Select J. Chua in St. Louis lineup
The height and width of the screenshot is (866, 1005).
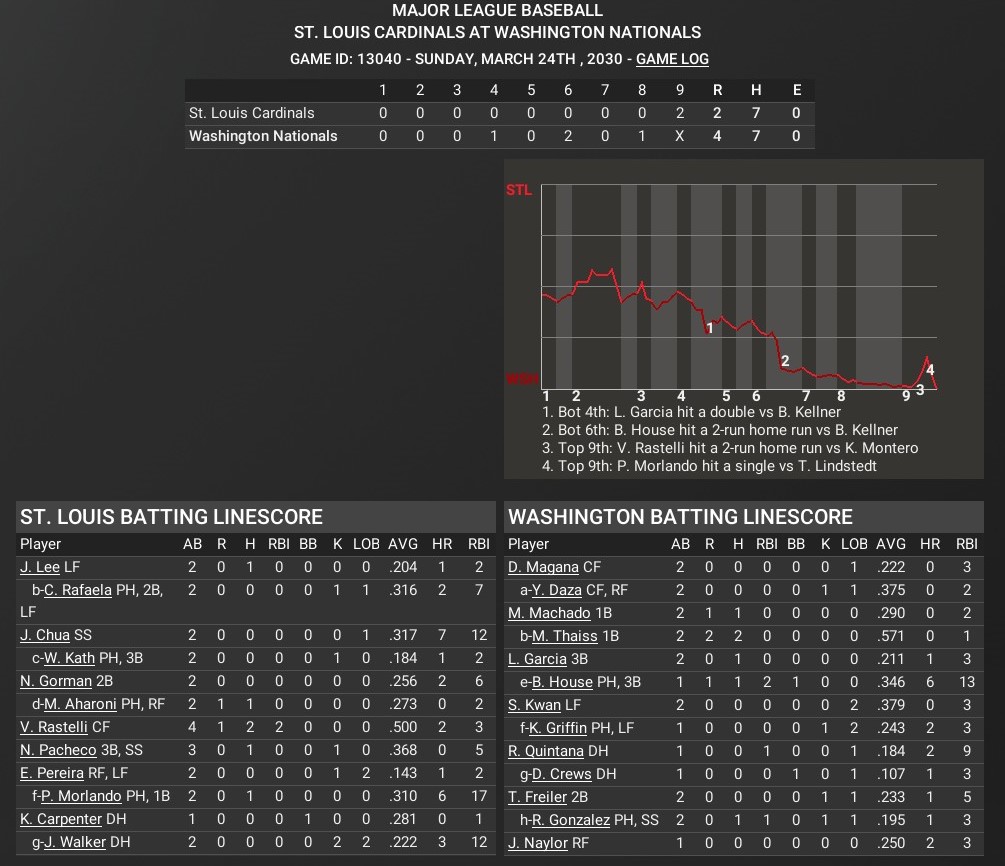pyautogui.click(x=45, y=635)
